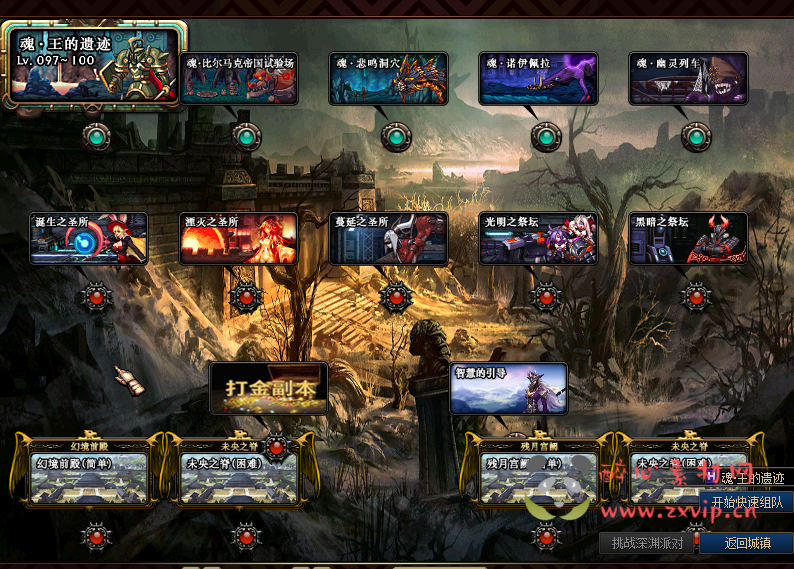794x569 pixels.
Task: Select the 智慧的引导 dungeon tile
Action: [509, 389]
